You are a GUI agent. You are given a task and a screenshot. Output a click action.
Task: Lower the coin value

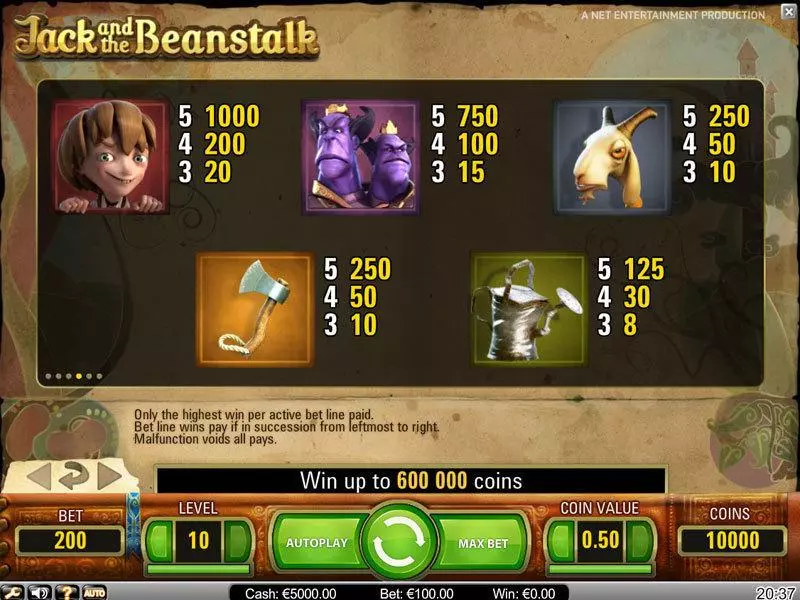[x=558, y=541]
